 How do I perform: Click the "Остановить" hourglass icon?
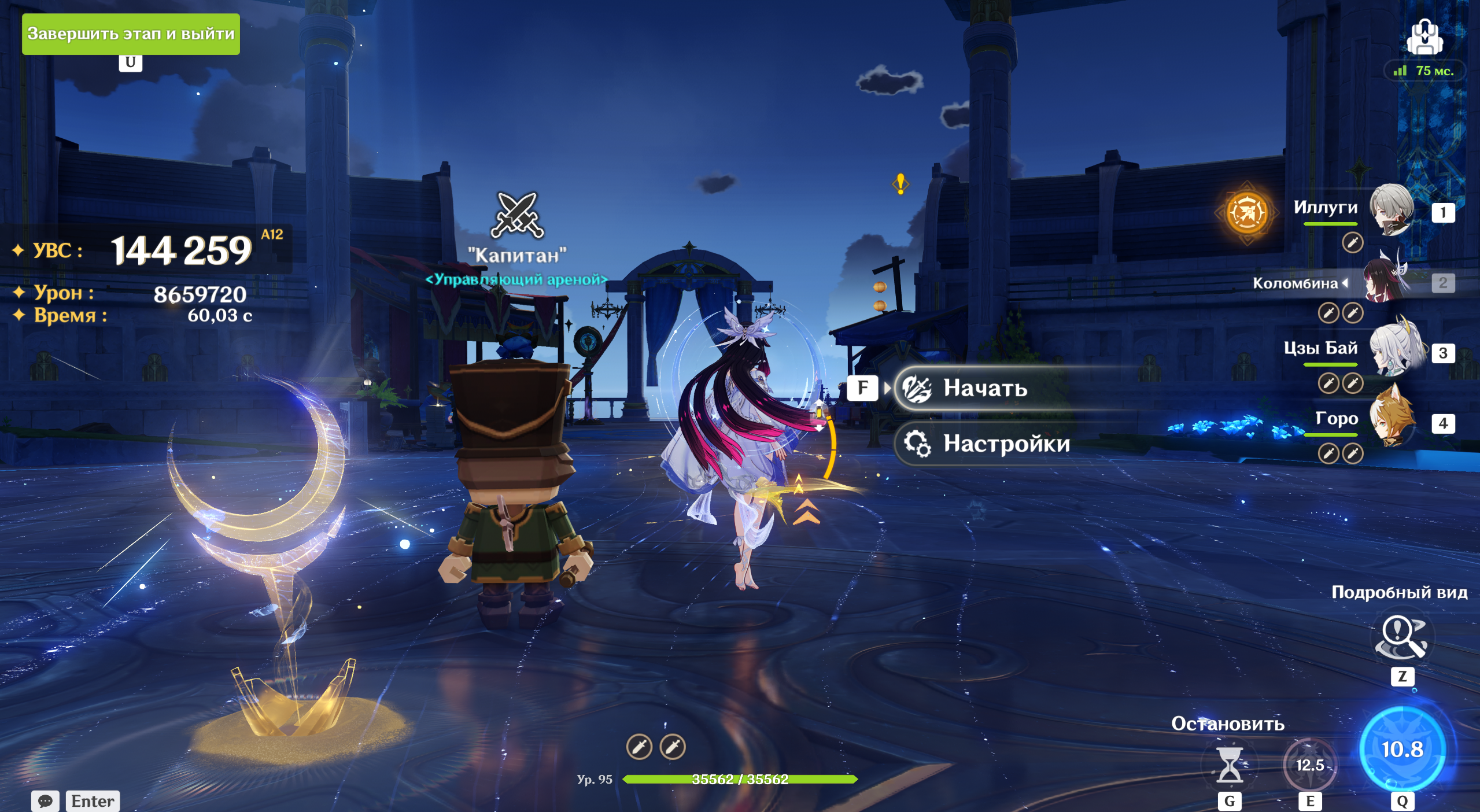[1229, 765]
